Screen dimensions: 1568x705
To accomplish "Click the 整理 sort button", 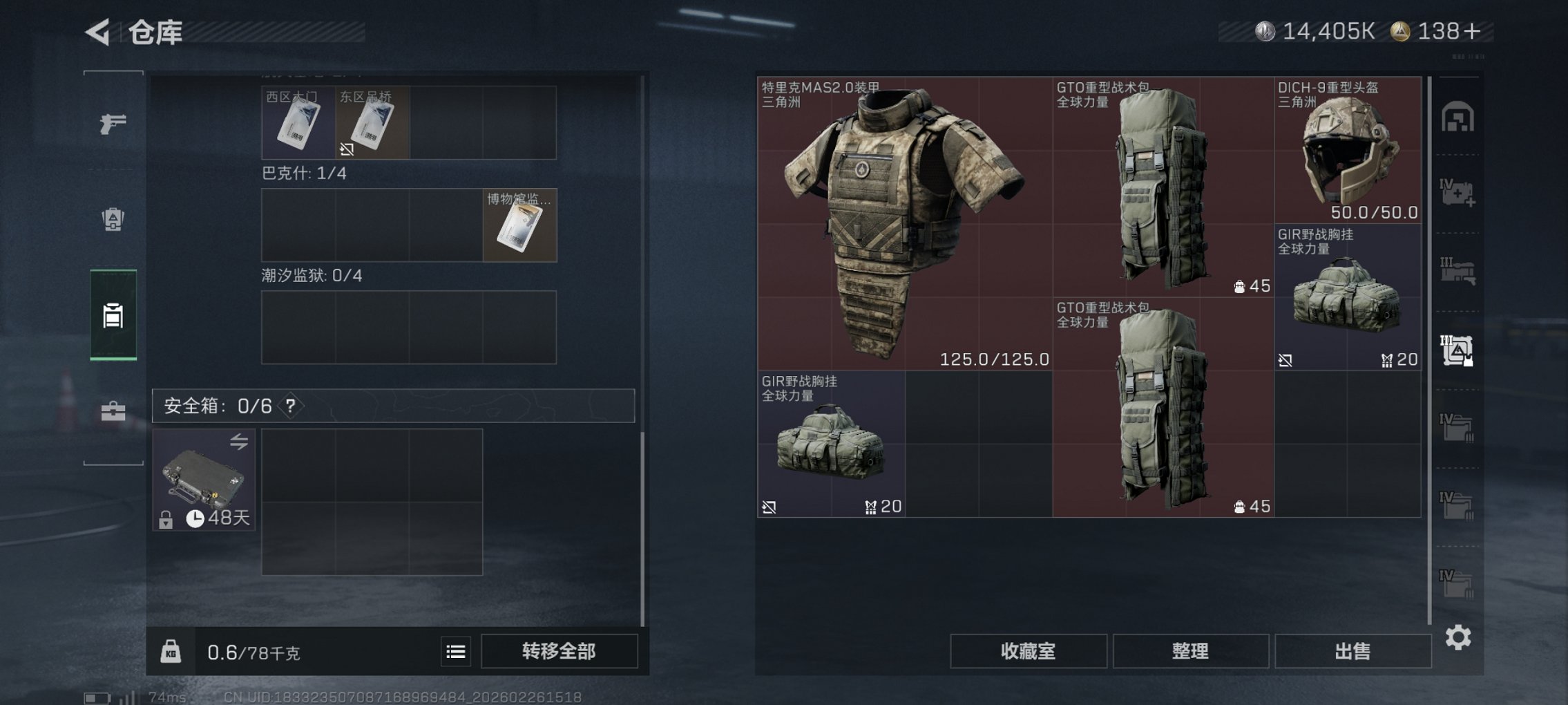I will pos(1192,650).
